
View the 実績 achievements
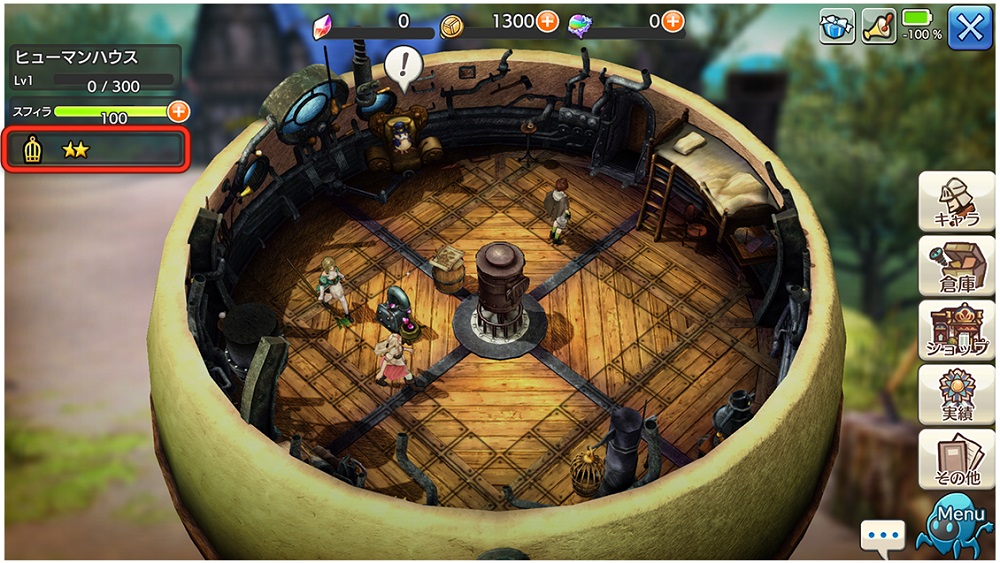(956, 394)
